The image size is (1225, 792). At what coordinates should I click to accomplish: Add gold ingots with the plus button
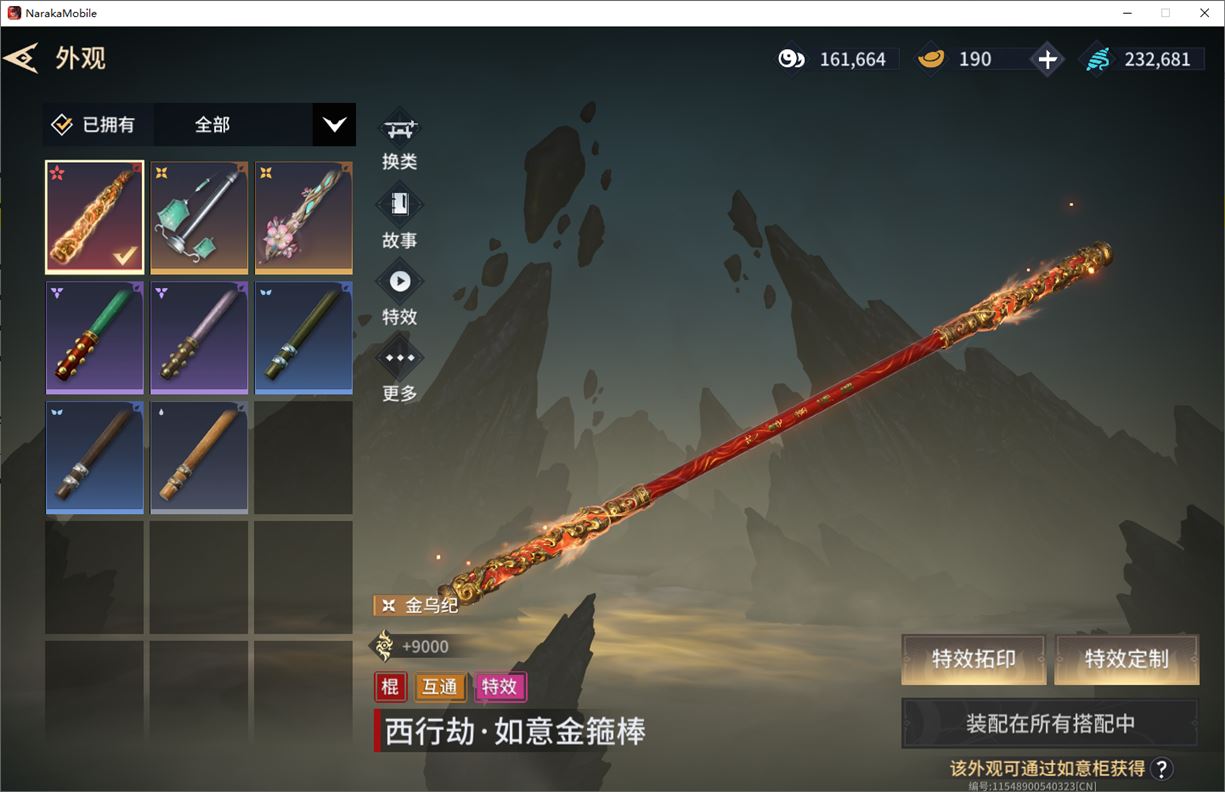click(1047, 59)
